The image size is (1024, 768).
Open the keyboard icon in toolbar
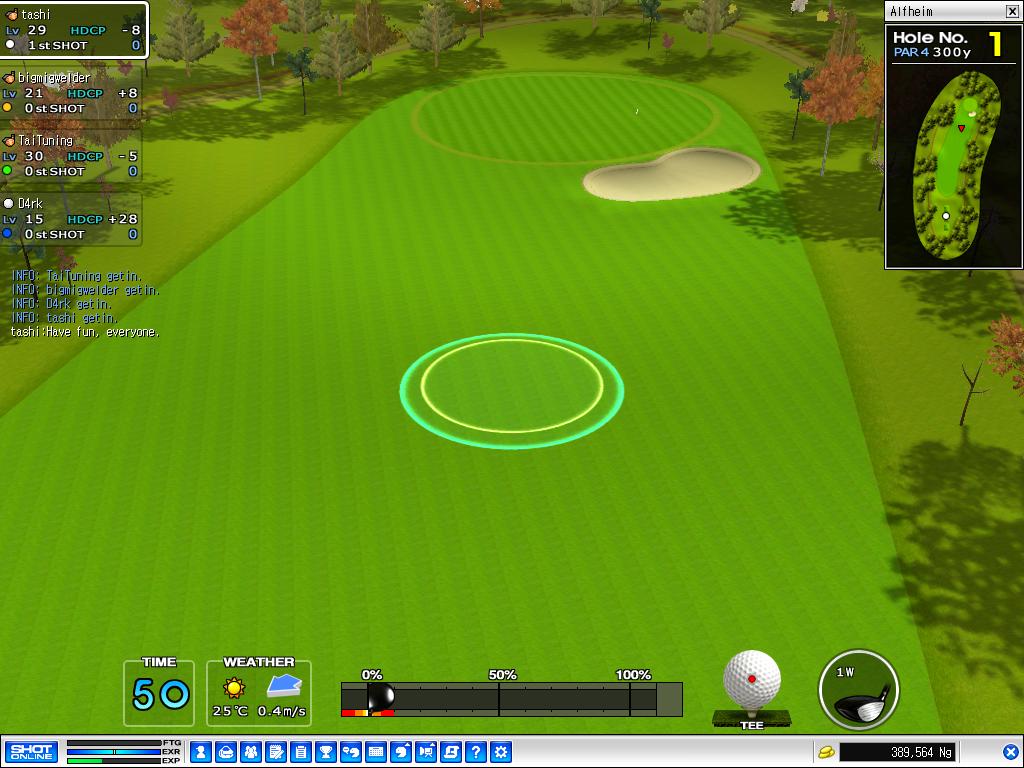(x=376, y=752)
